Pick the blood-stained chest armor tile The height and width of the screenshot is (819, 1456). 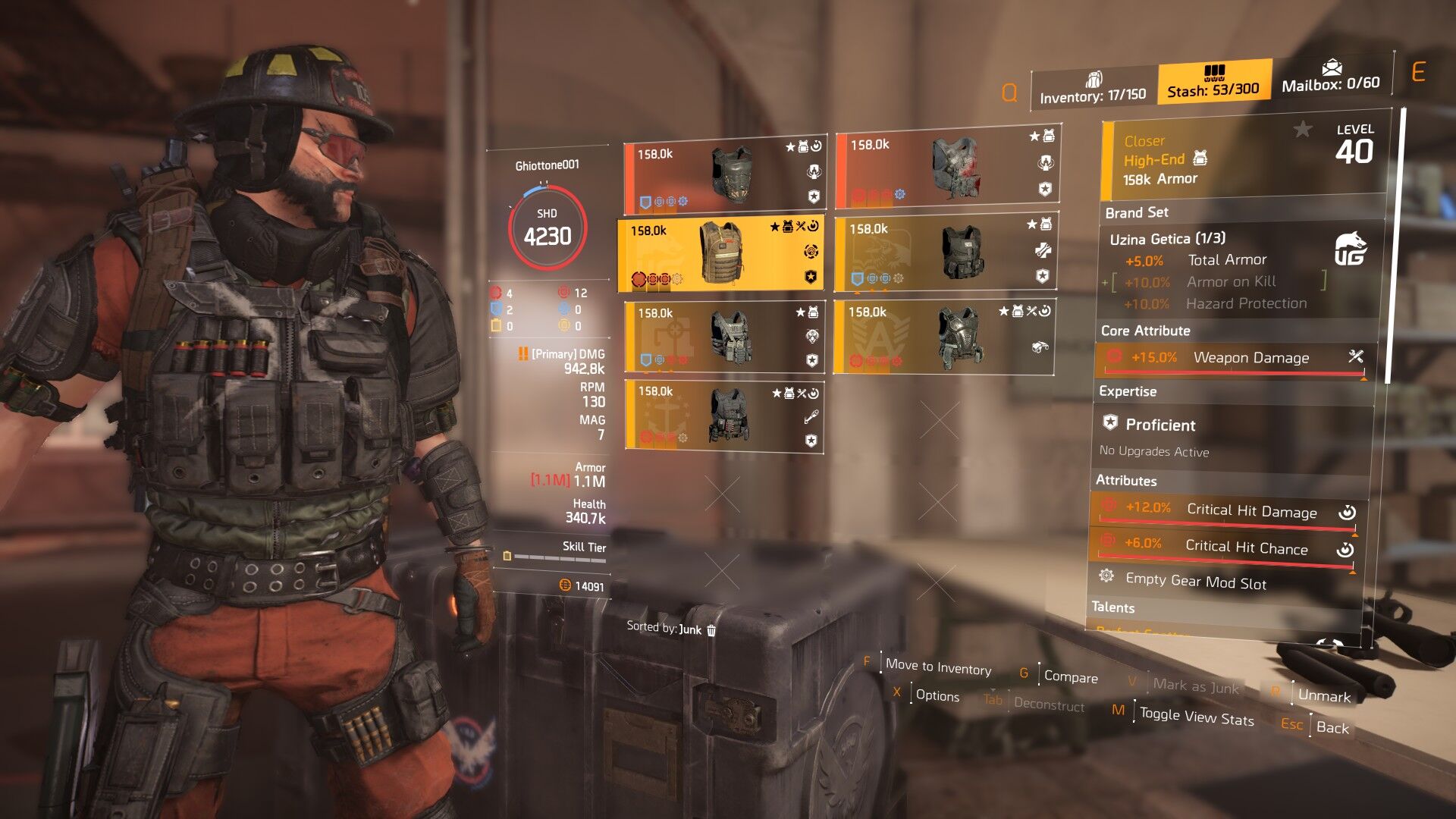[946, 168]
